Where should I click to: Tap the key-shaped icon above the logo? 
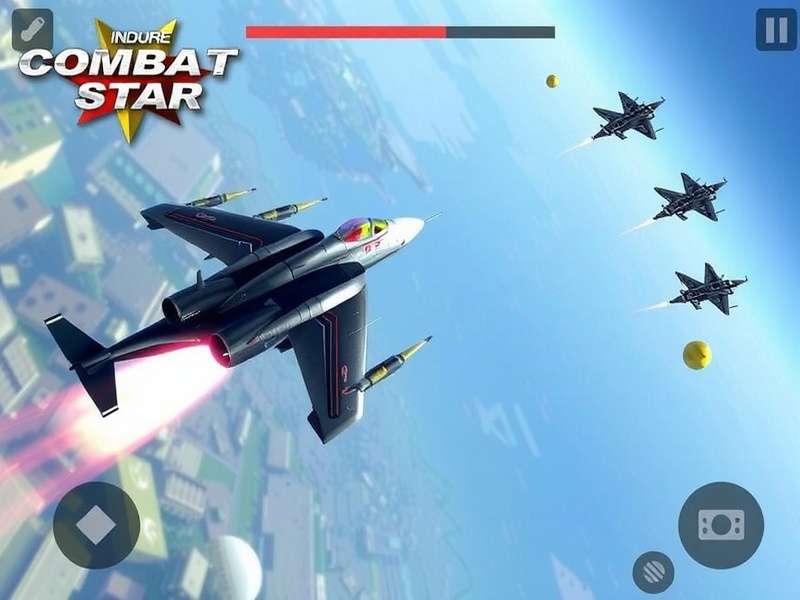pyautogui.click(x=32, y=29)
